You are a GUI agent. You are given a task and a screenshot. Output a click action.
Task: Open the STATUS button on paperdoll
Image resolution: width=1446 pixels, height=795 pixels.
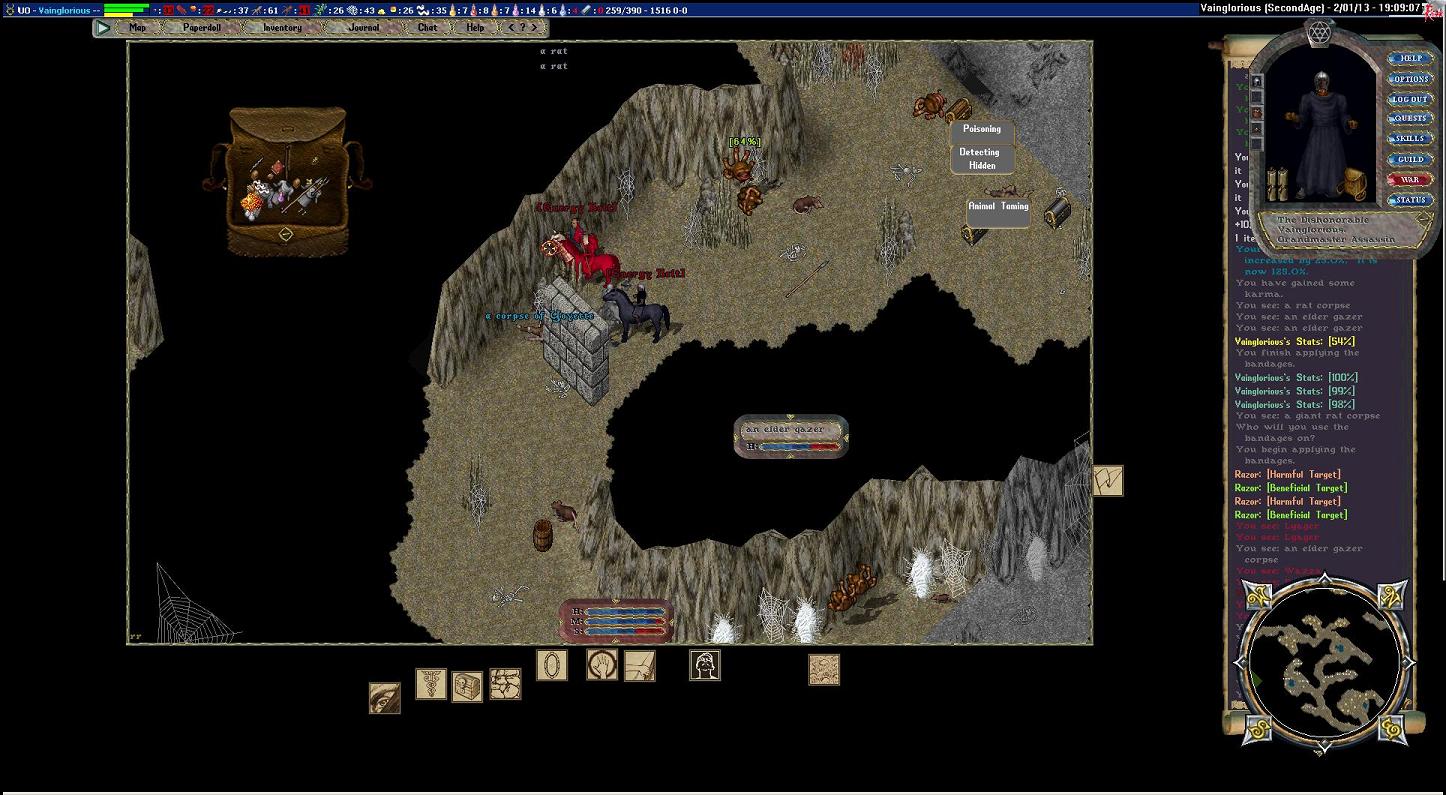pos(1409,200)
